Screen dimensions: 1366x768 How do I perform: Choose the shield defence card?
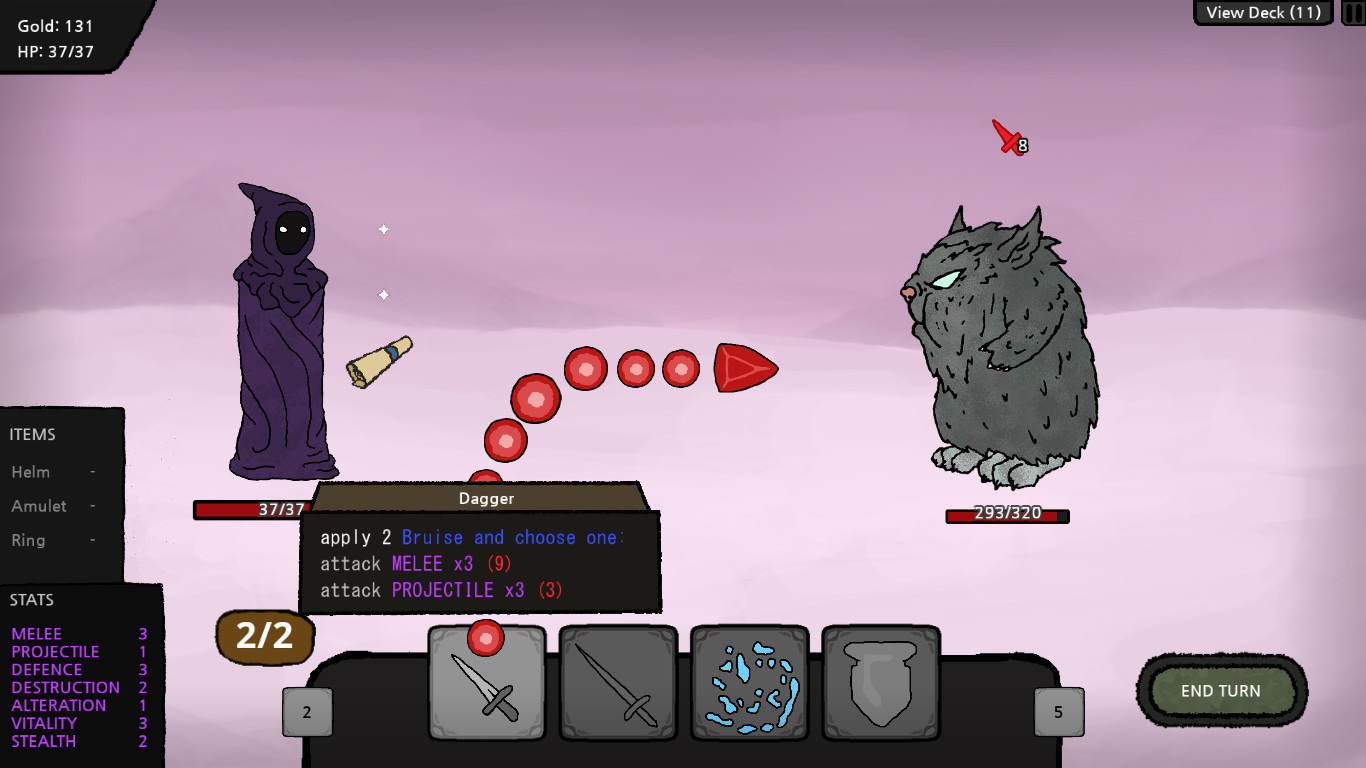click(881, 685)
